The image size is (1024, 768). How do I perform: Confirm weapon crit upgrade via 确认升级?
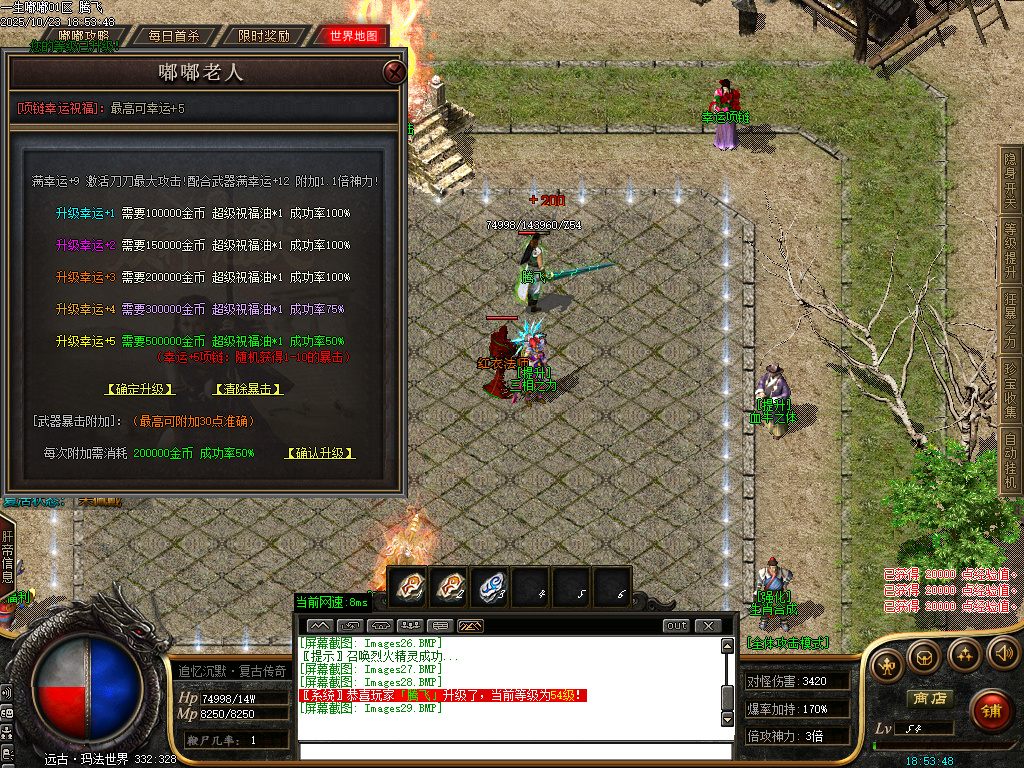pyautogui.click(x=320, y=453)
